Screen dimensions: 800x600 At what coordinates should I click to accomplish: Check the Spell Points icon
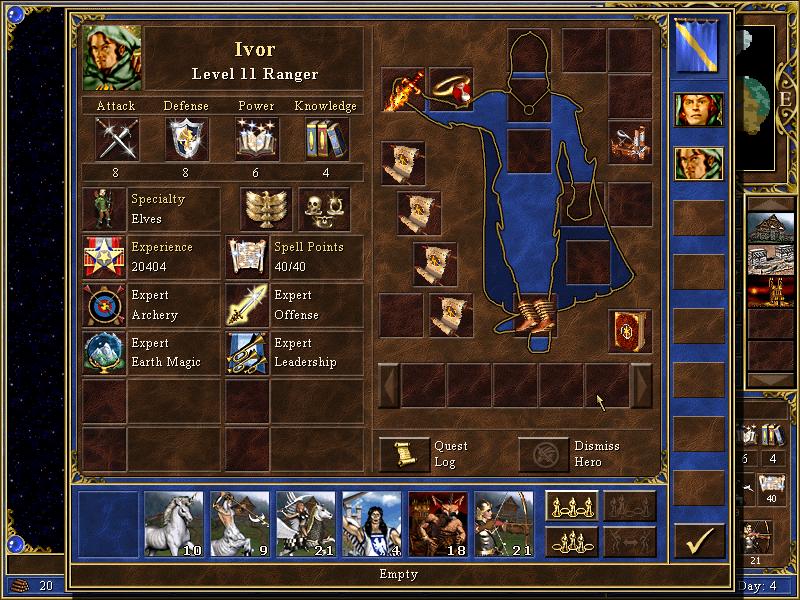tap(247, 258)
